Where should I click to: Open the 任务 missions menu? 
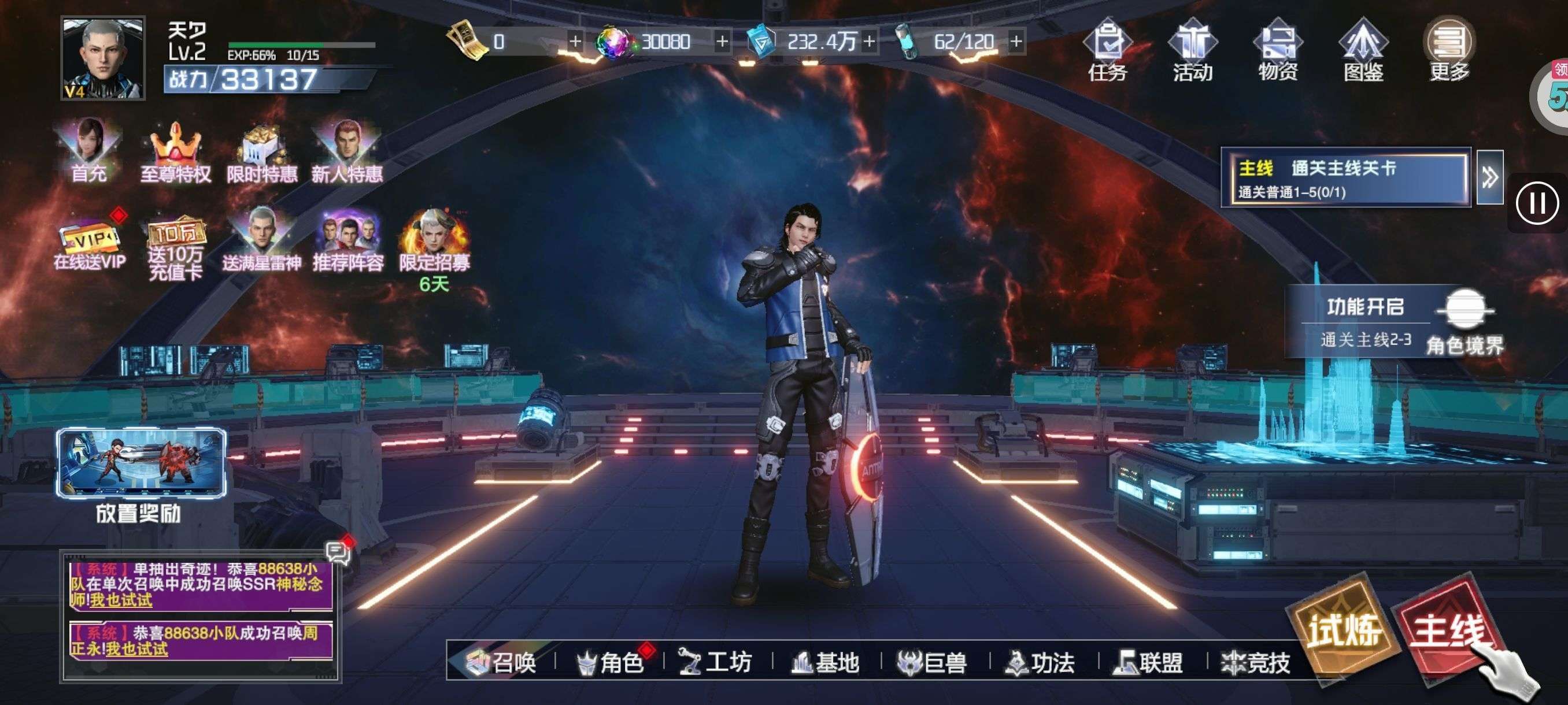(1107, 53)
